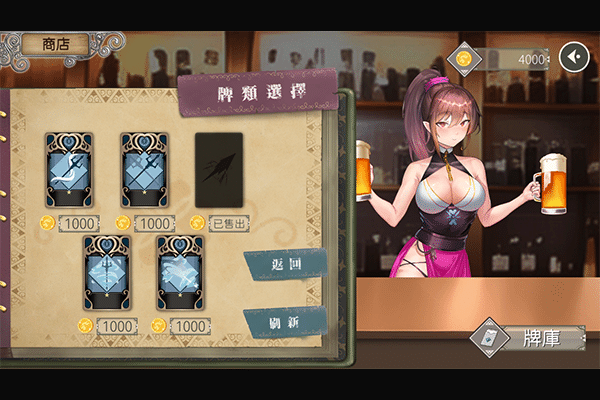Select the 商店 shop title plaque
Viewport: 600px width, 400px height.
(x=62, y=44)
